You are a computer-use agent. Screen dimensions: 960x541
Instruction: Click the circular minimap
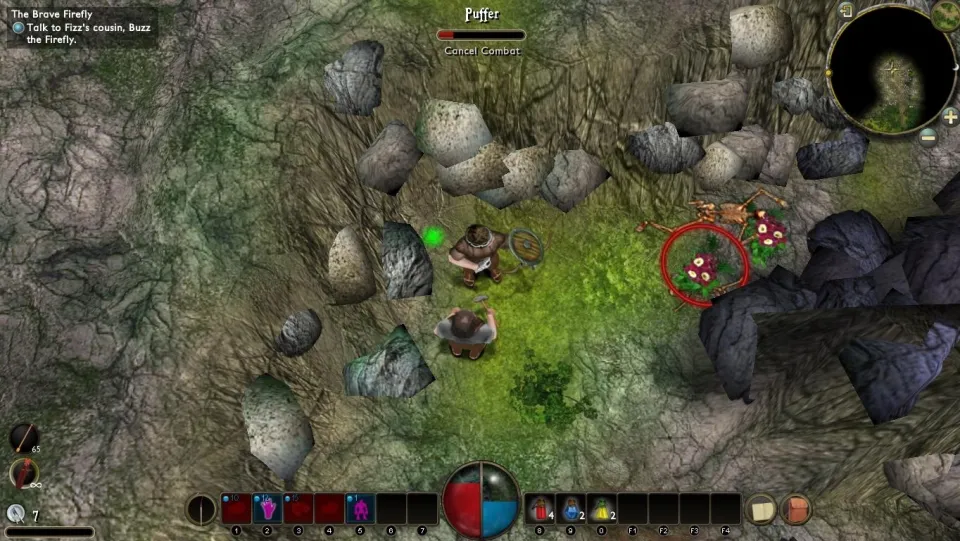coord(891,70)
